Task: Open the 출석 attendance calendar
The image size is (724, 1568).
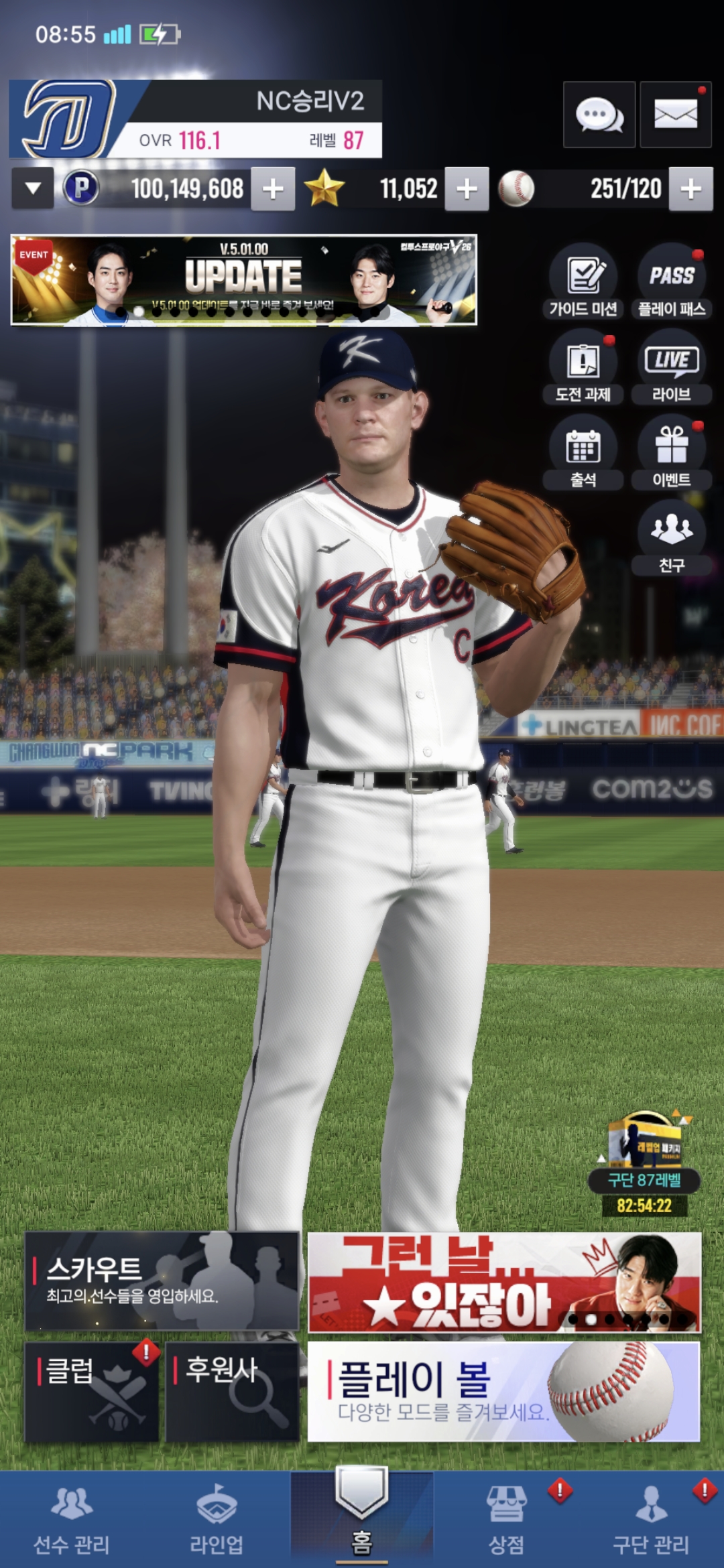Action: (583, 452)
